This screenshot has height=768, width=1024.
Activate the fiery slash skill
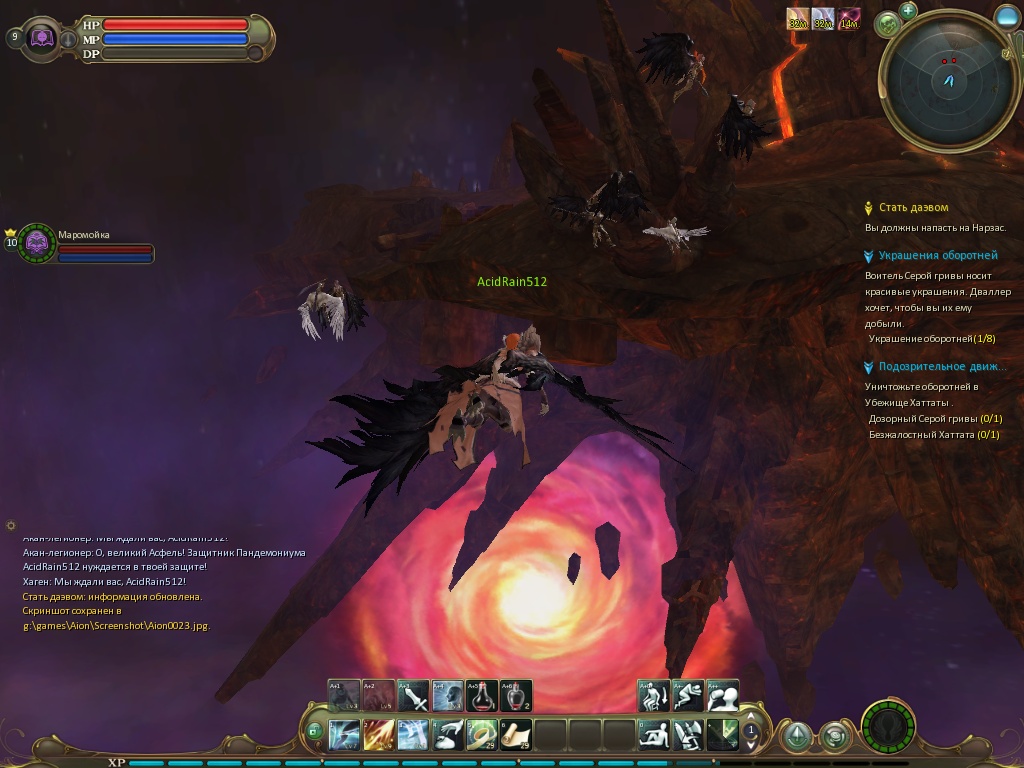click(379, 735)
